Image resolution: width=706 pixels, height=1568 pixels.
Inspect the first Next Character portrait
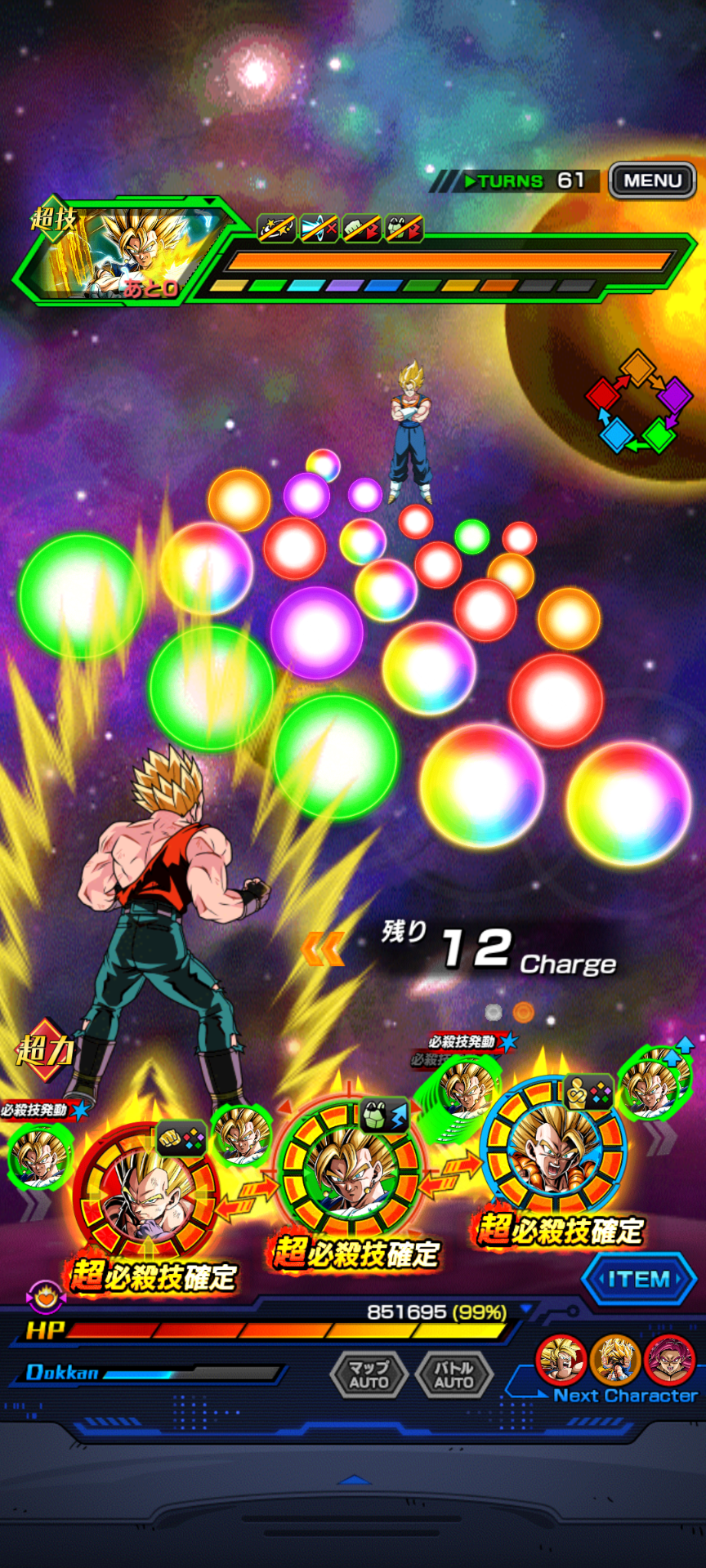[x=561, y=1360]
